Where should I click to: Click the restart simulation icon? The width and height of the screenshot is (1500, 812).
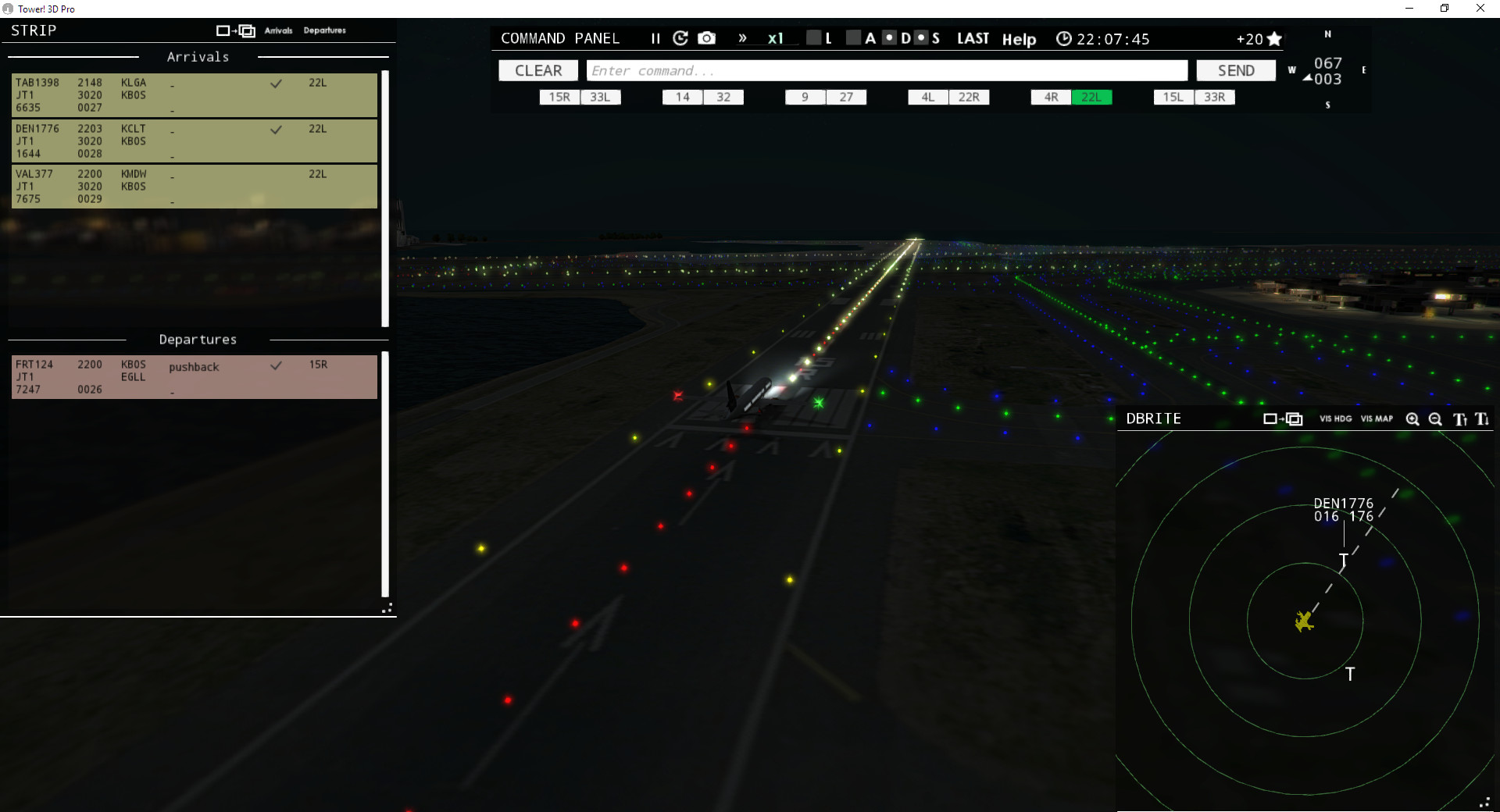coord(680,37)
